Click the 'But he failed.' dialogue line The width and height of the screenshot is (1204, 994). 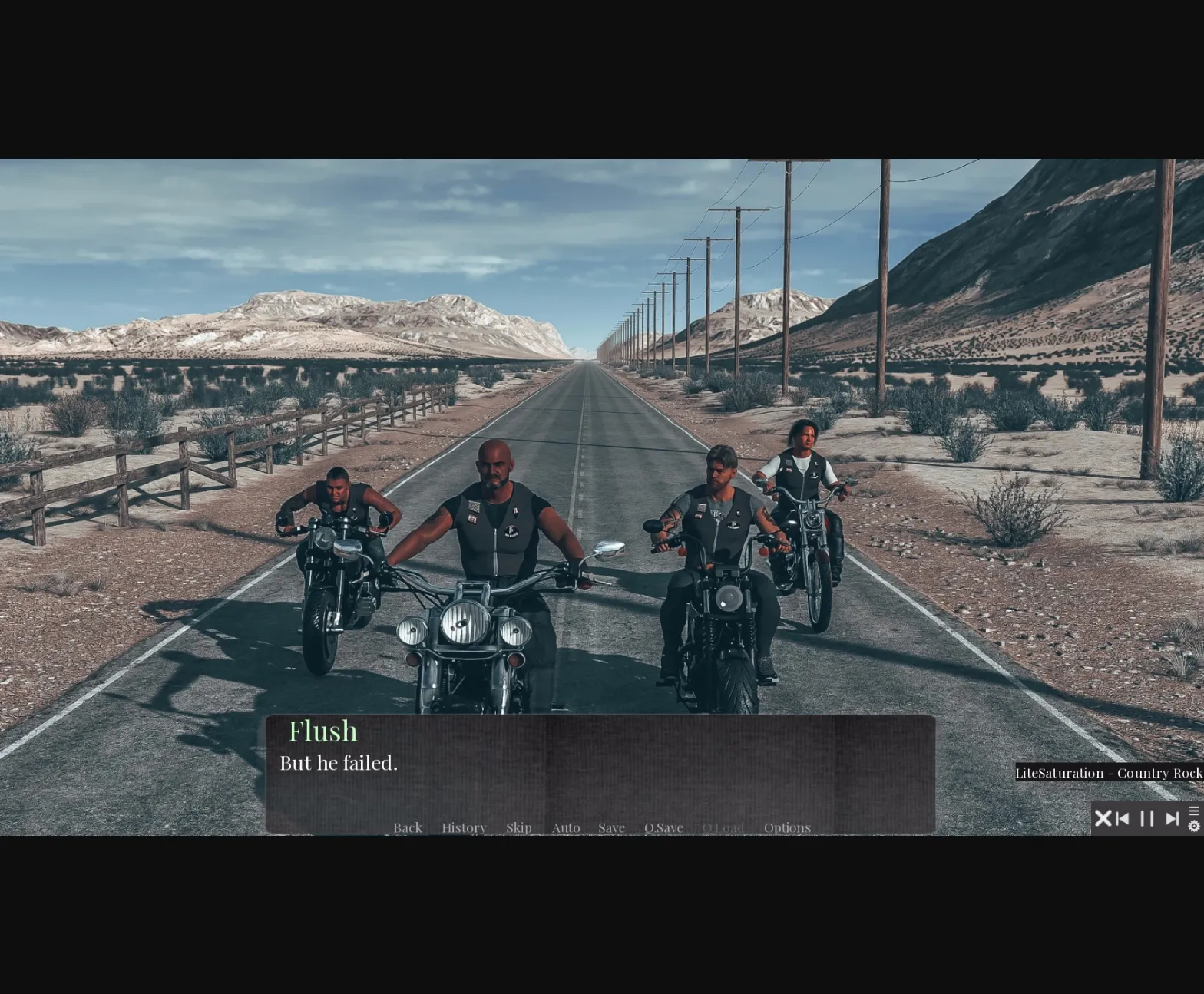point(338,763)
